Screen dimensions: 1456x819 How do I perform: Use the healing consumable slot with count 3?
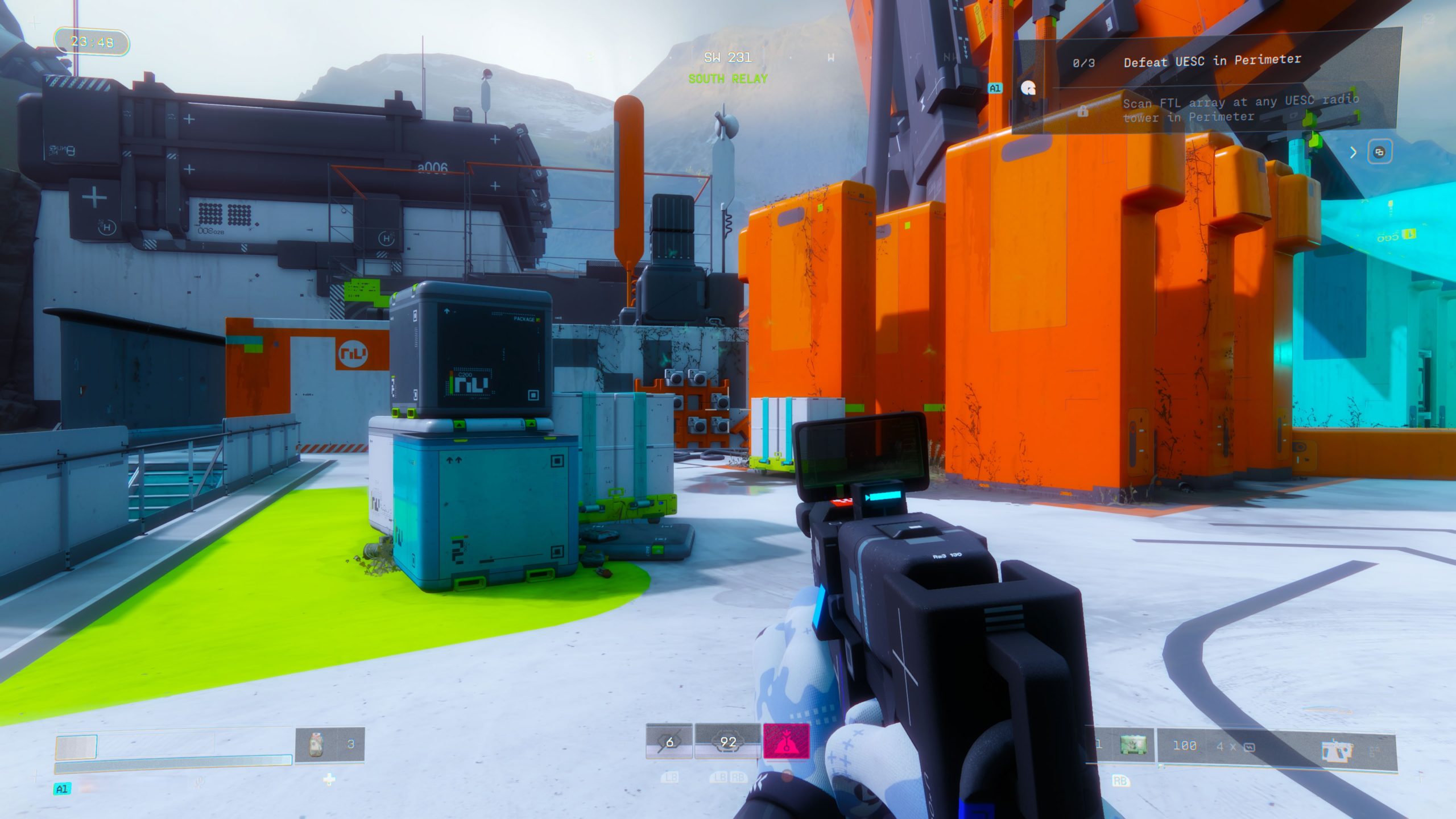(x=330, y=744)
